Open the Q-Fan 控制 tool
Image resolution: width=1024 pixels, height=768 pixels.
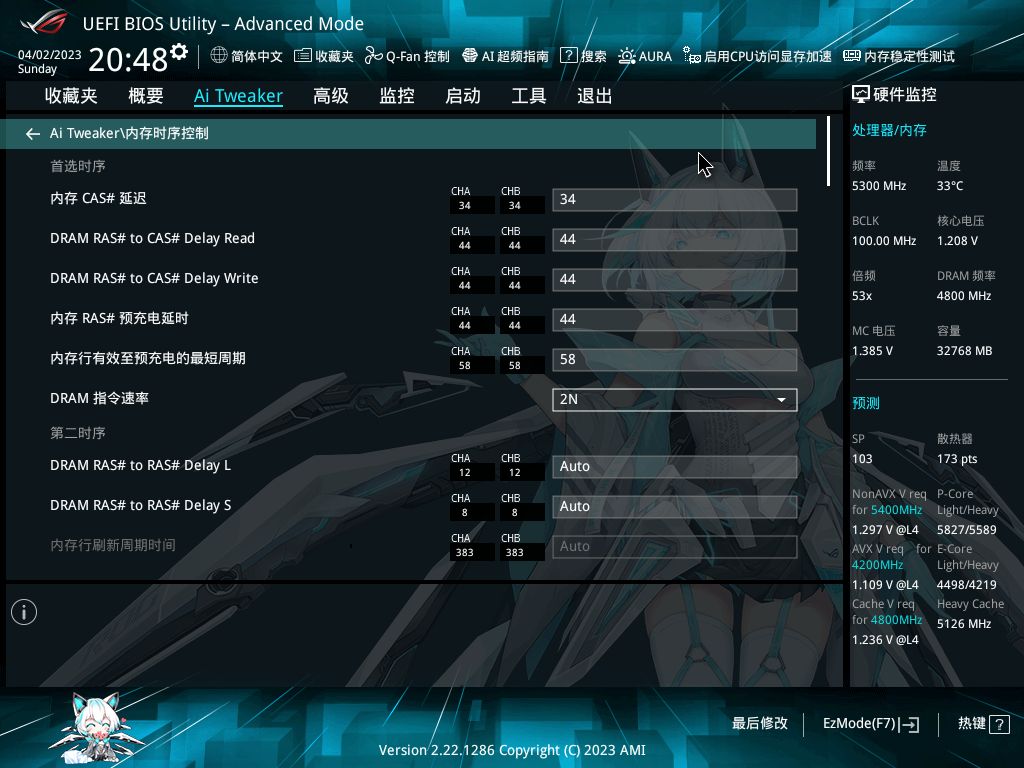[407, 56]
